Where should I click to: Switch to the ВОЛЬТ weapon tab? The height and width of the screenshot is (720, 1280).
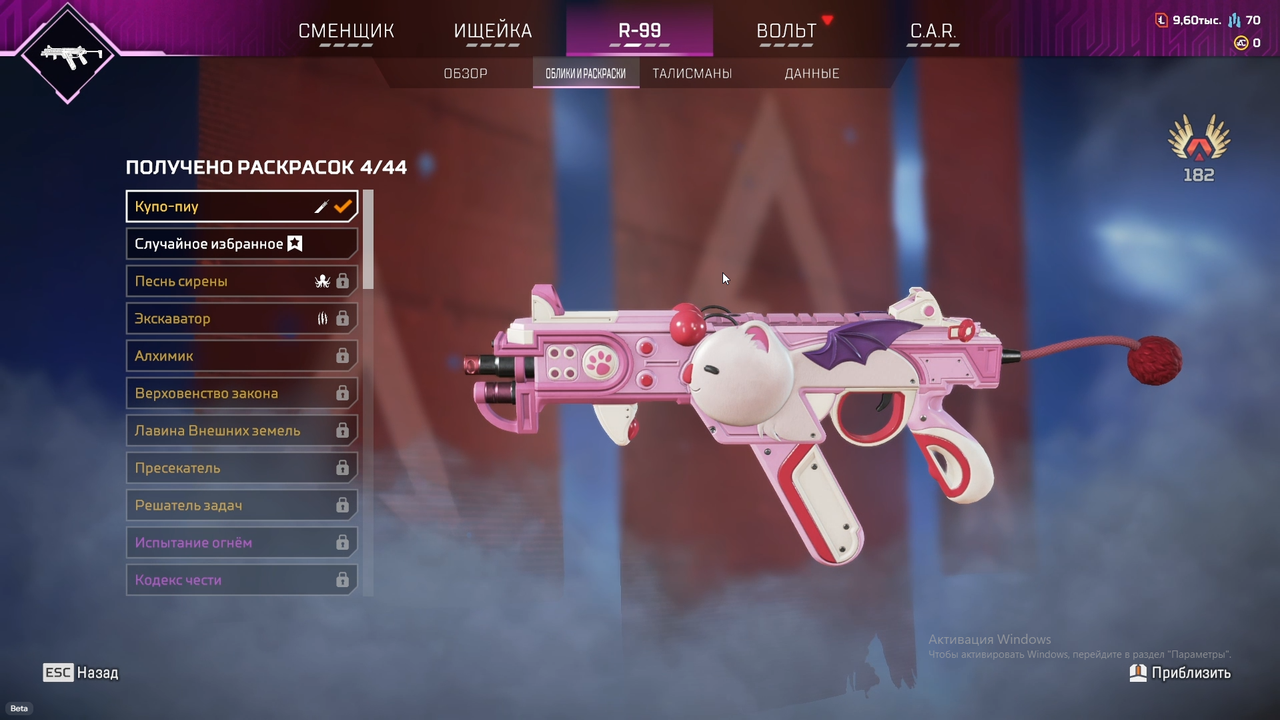786,31
